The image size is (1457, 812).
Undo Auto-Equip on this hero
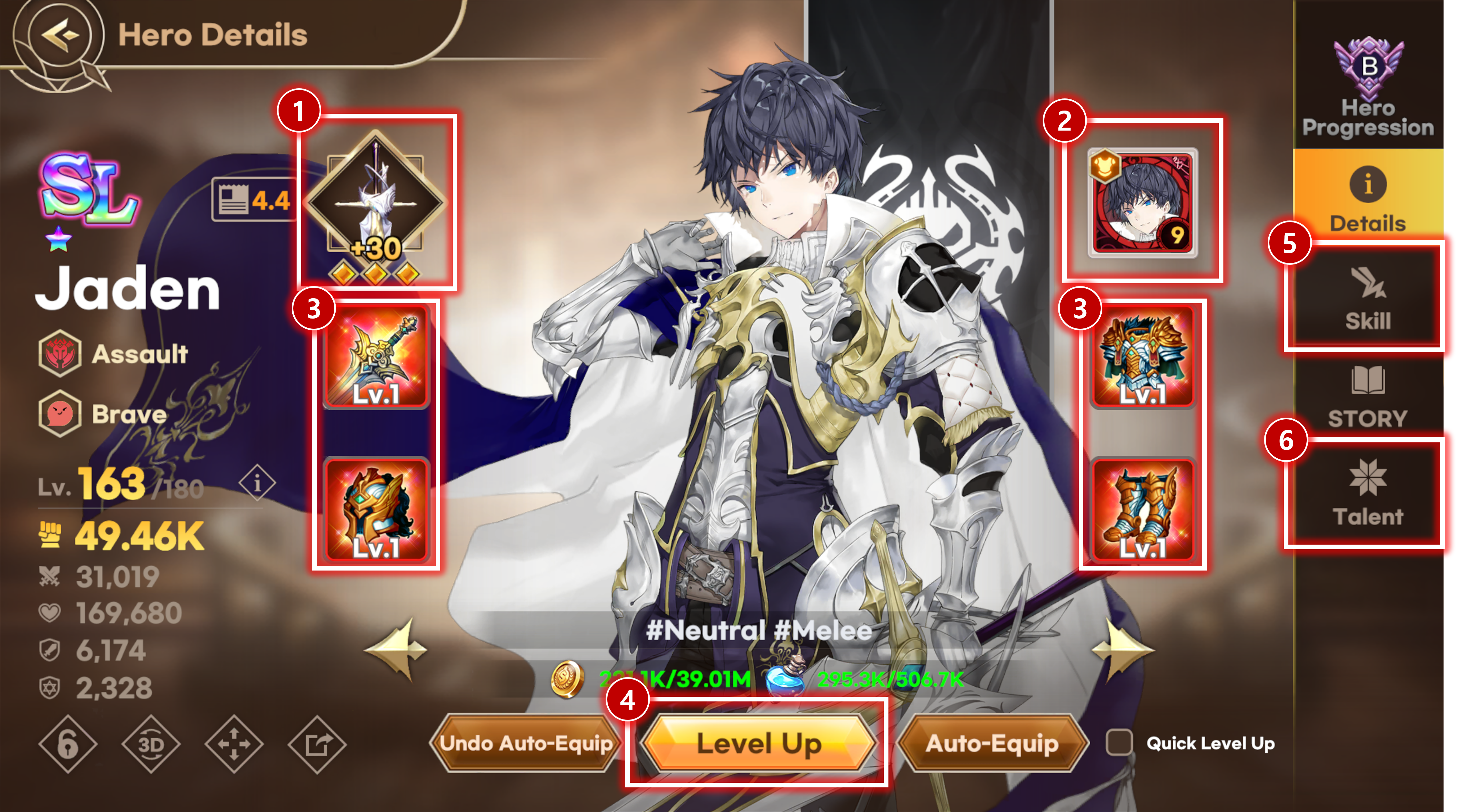(526, 743)
